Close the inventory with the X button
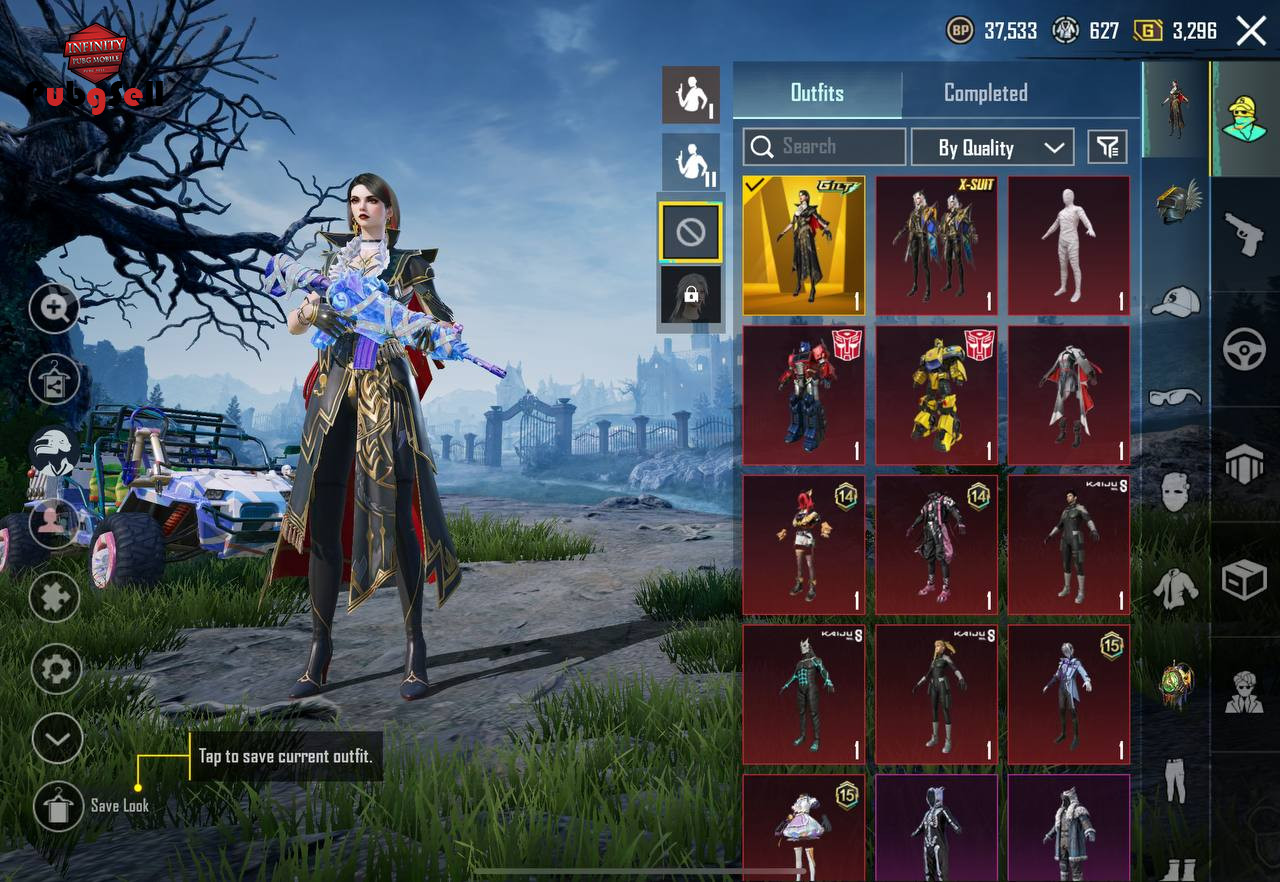The height and width of the screenshot is (882, 1280). point(1251,31)
